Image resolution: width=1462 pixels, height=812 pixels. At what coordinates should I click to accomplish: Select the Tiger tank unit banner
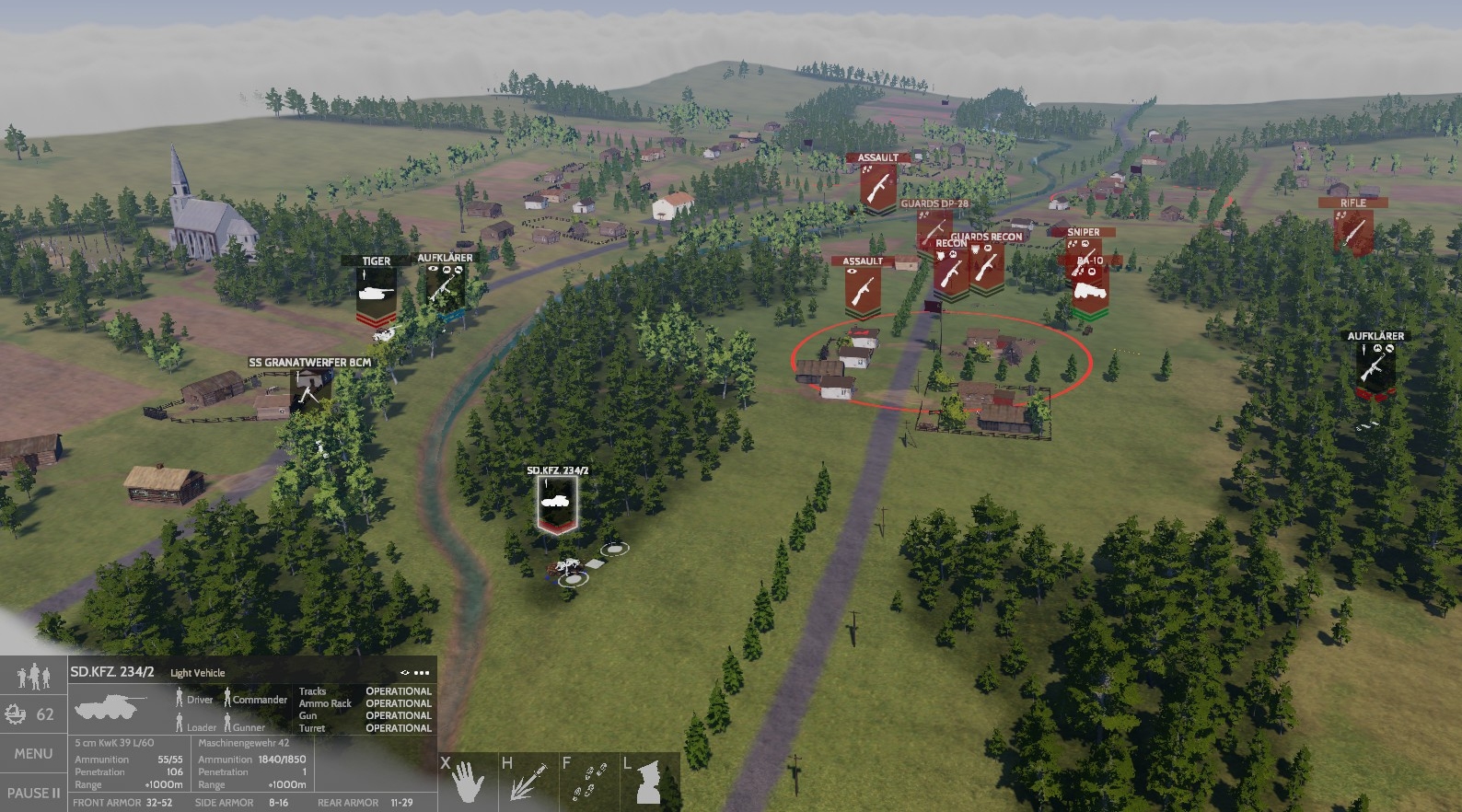pyautogui.click(x=376, y=293)
